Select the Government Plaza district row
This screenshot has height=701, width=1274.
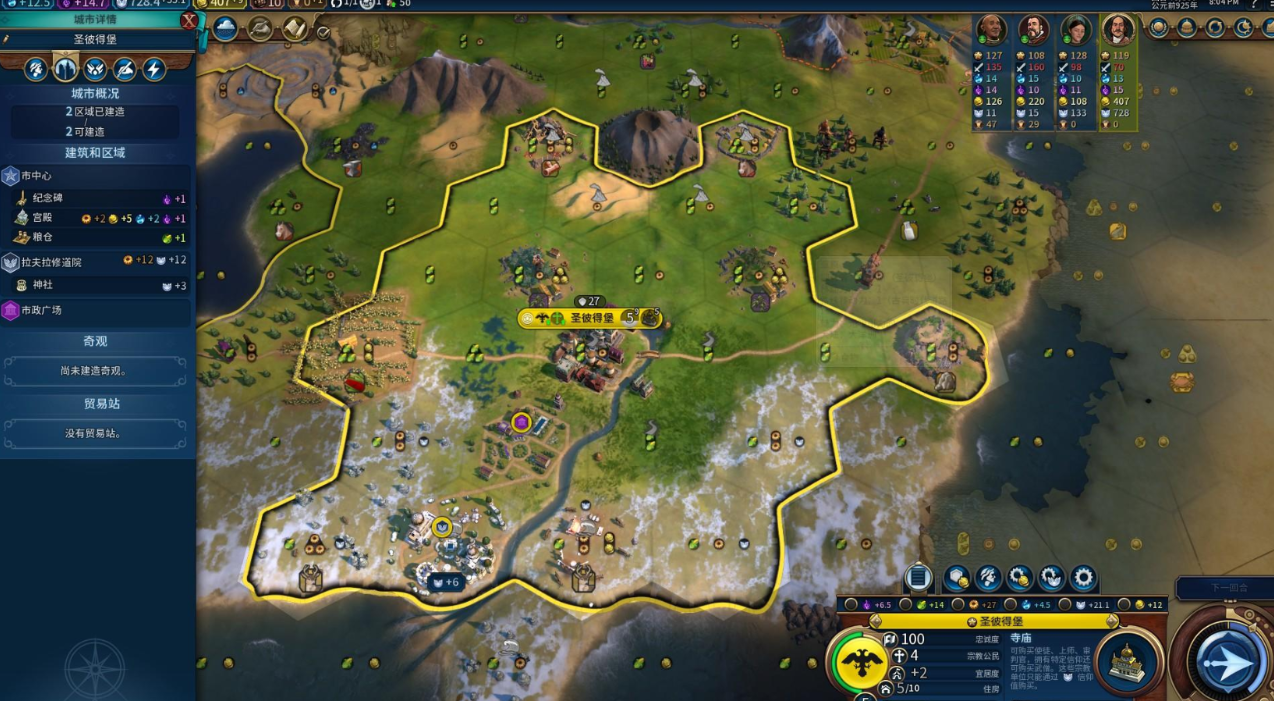(x=96, y=311)
